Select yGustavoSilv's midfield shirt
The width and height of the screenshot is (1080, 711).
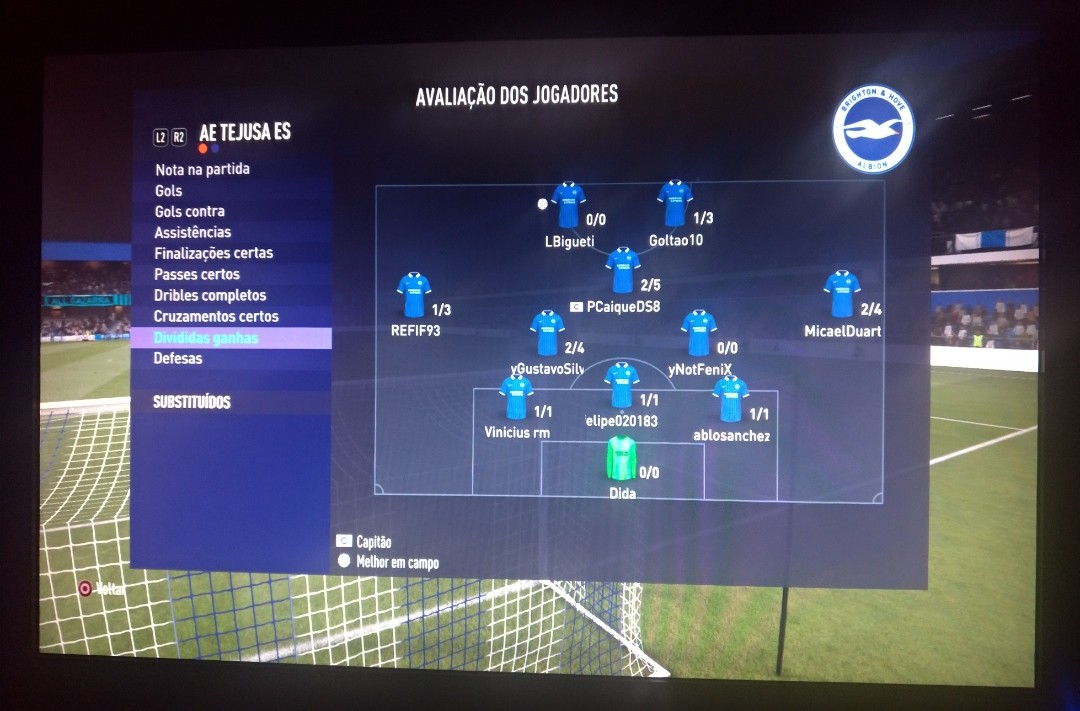[x=547, y=333]
